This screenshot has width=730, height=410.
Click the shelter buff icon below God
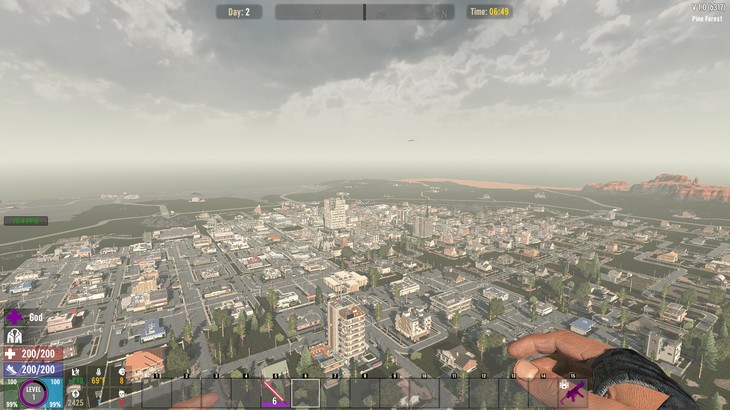[14, 337]
